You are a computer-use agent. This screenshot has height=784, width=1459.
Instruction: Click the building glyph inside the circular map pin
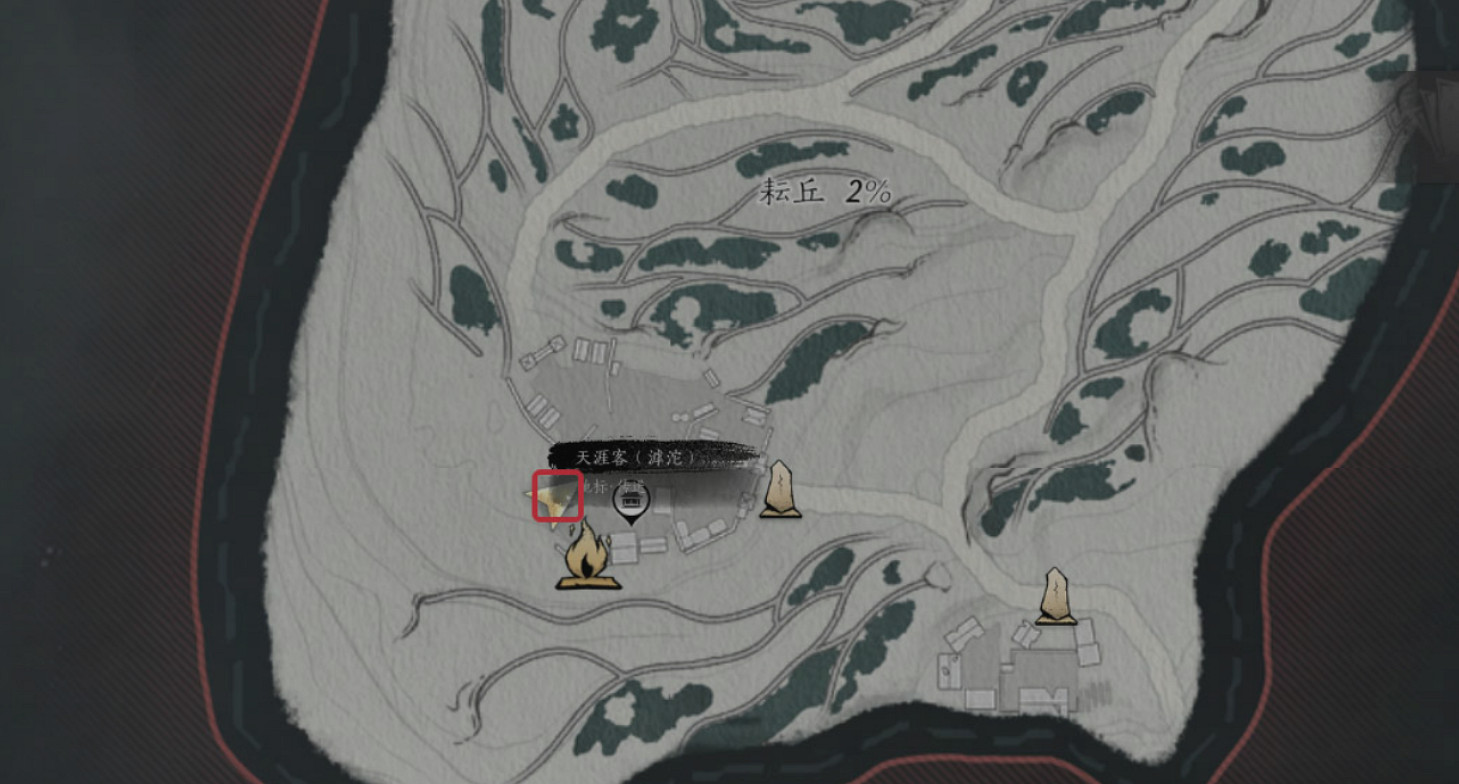(630, 500)
